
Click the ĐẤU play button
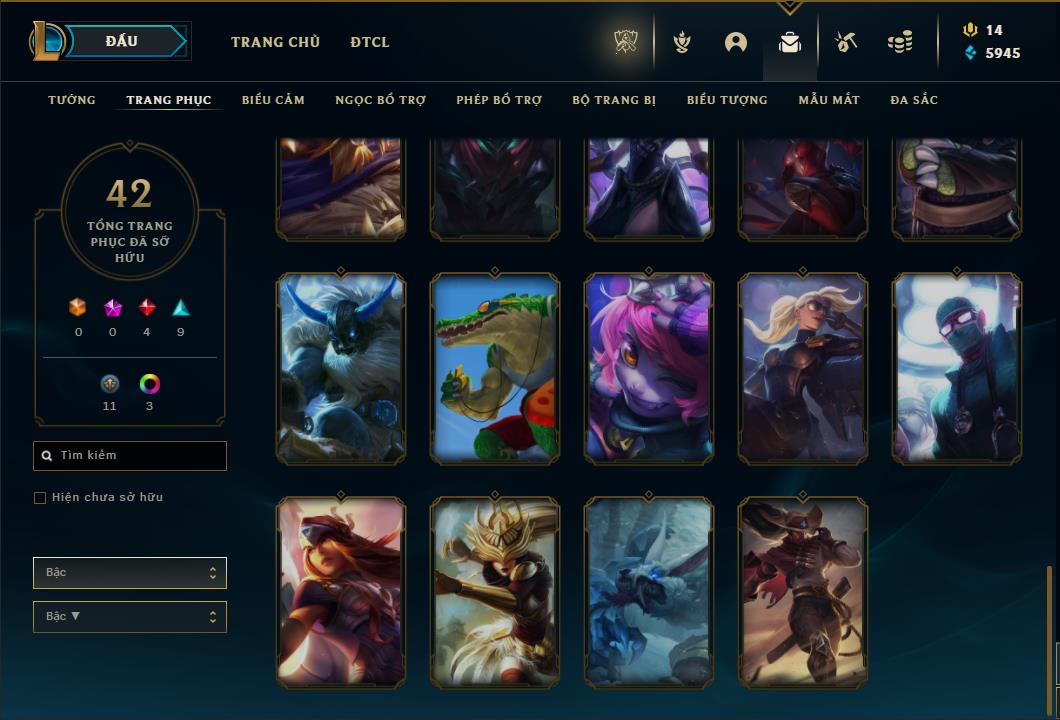coord(122,41)
